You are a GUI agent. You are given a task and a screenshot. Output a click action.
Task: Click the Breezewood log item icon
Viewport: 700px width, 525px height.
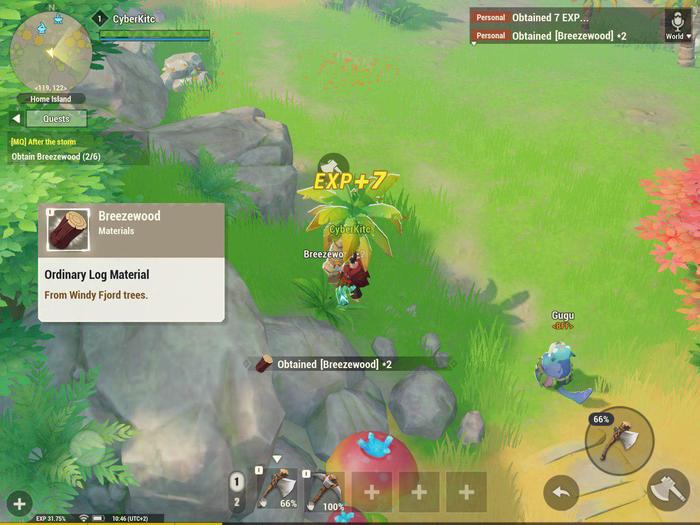click(68, 229)
